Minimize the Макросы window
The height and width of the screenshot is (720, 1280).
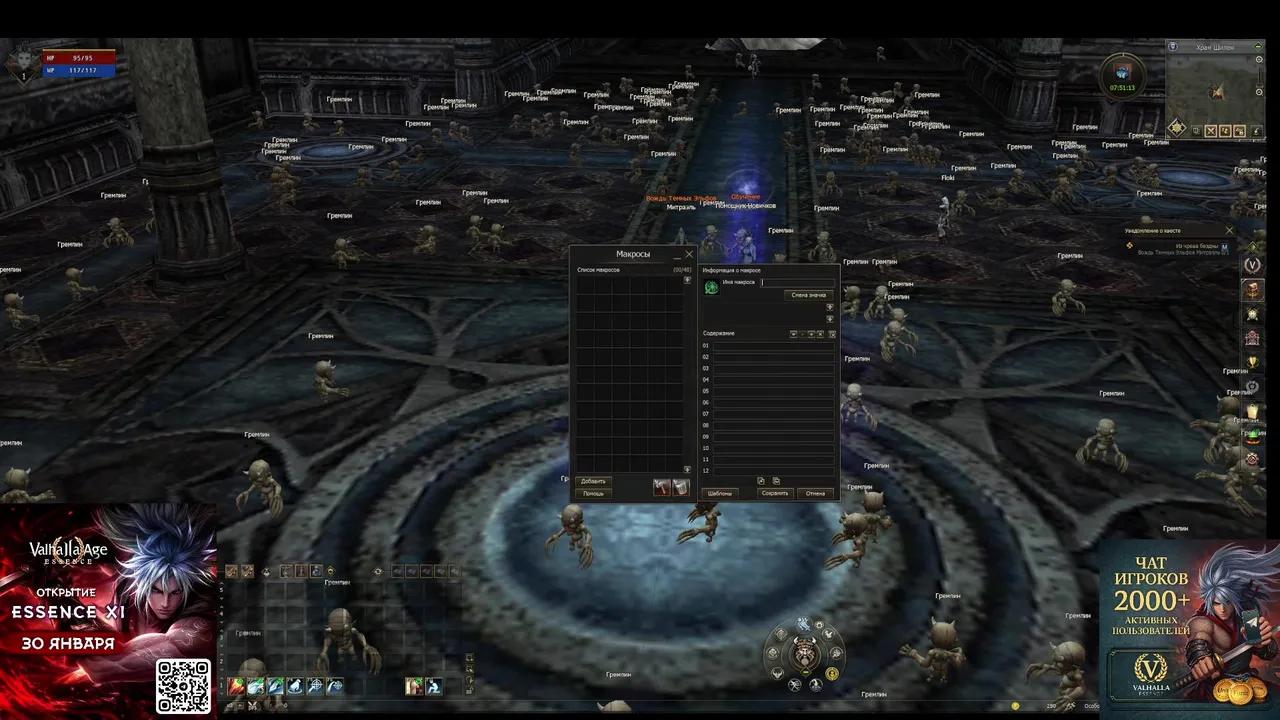click(x=677, y=255)
